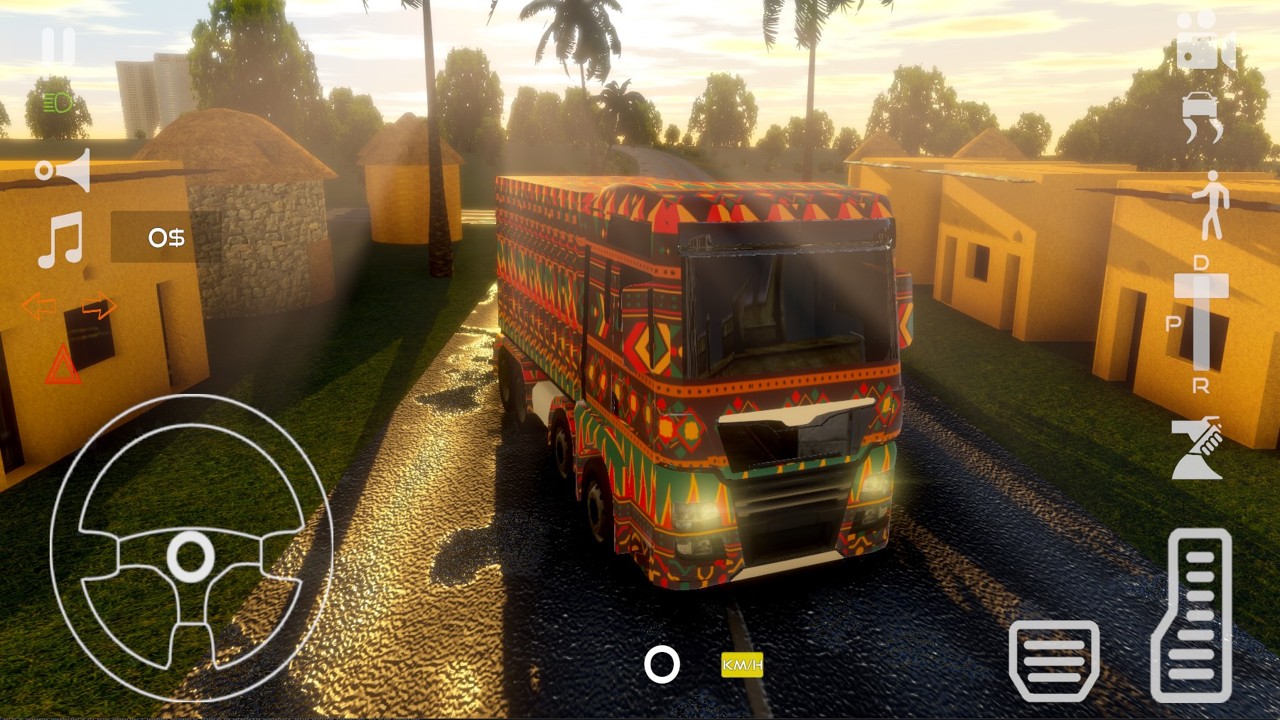Exit the truck using the walking person icon

click(x=1211, y=204)
